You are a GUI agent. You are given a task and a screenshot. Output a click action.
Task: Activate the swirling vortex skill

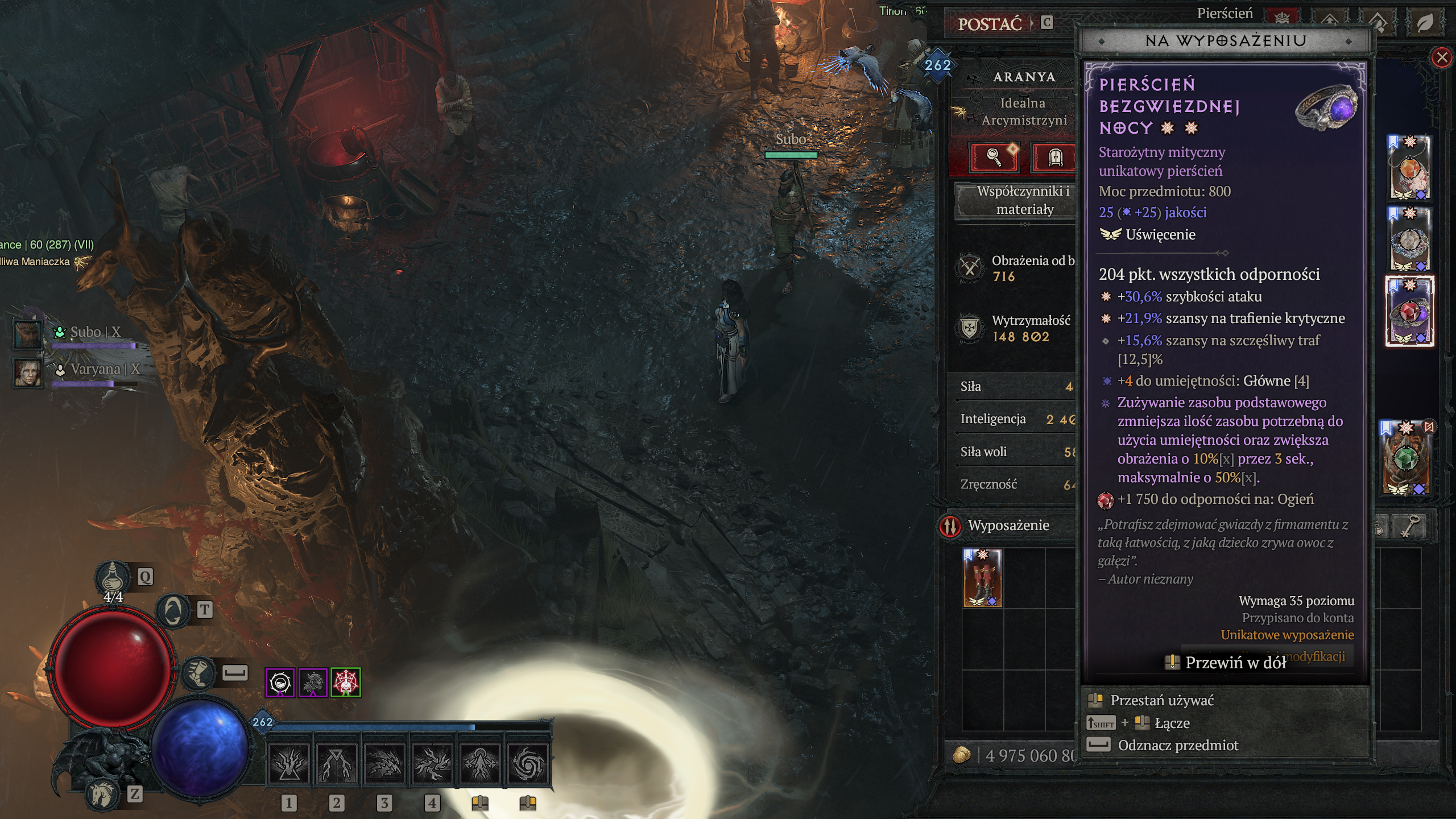pos(527,763)
